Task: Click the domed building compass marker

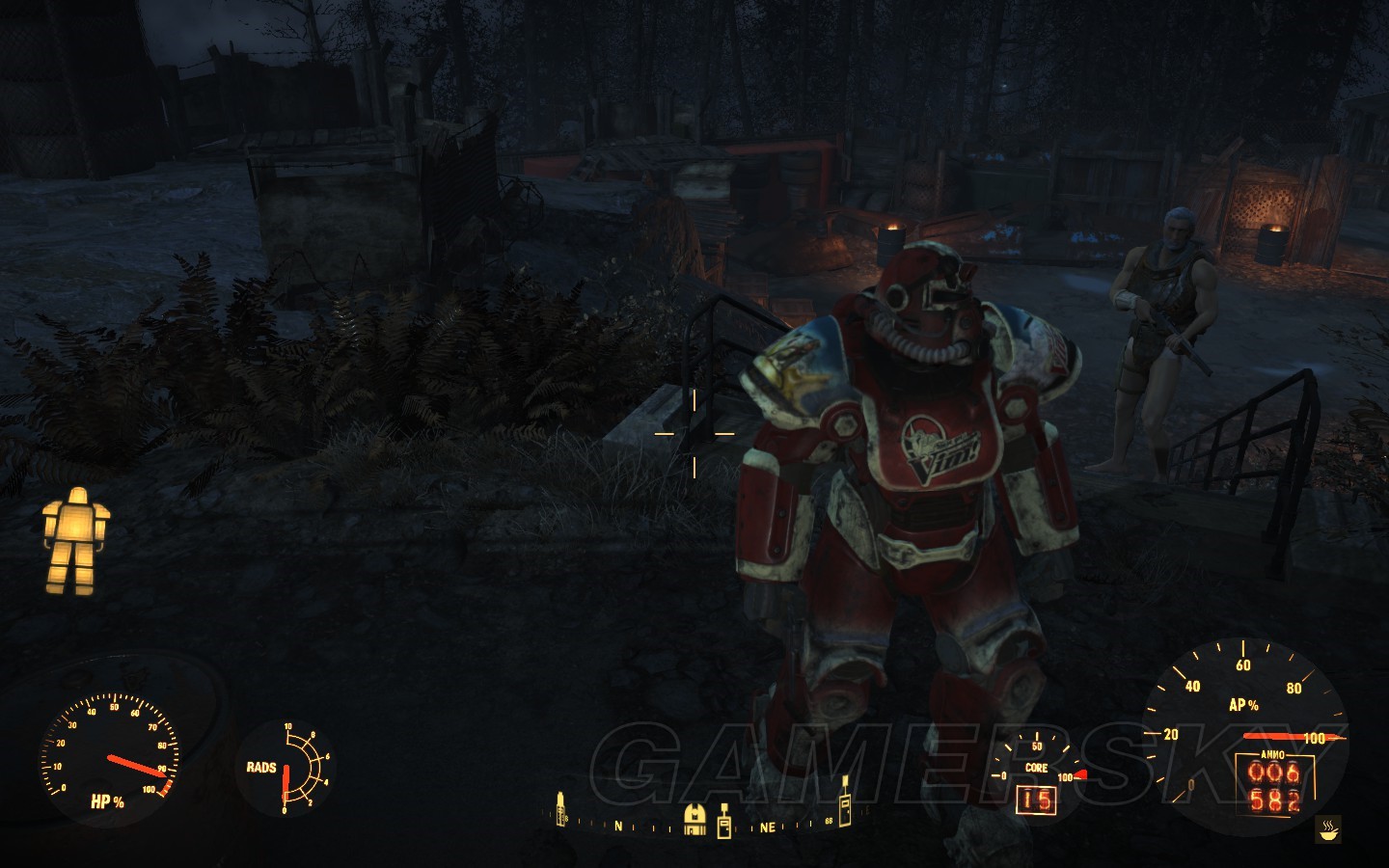Action: point(694,819)
